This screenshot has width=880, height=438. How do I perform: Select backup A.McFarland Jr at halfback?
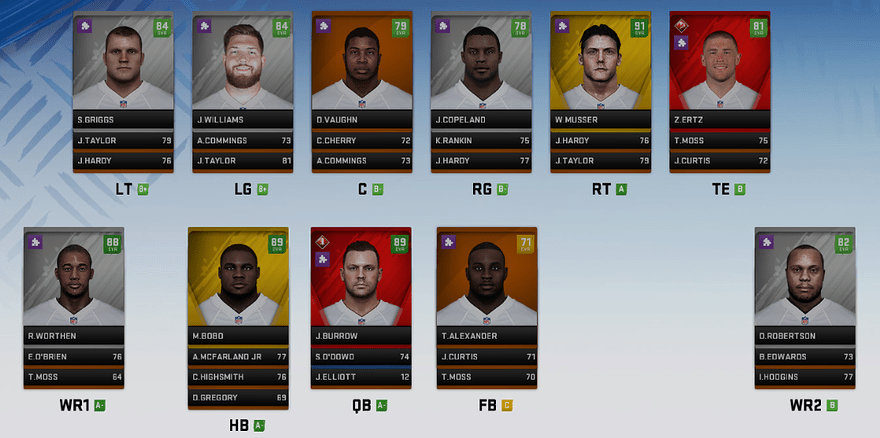pyautogui.click(x=238, y=356)
